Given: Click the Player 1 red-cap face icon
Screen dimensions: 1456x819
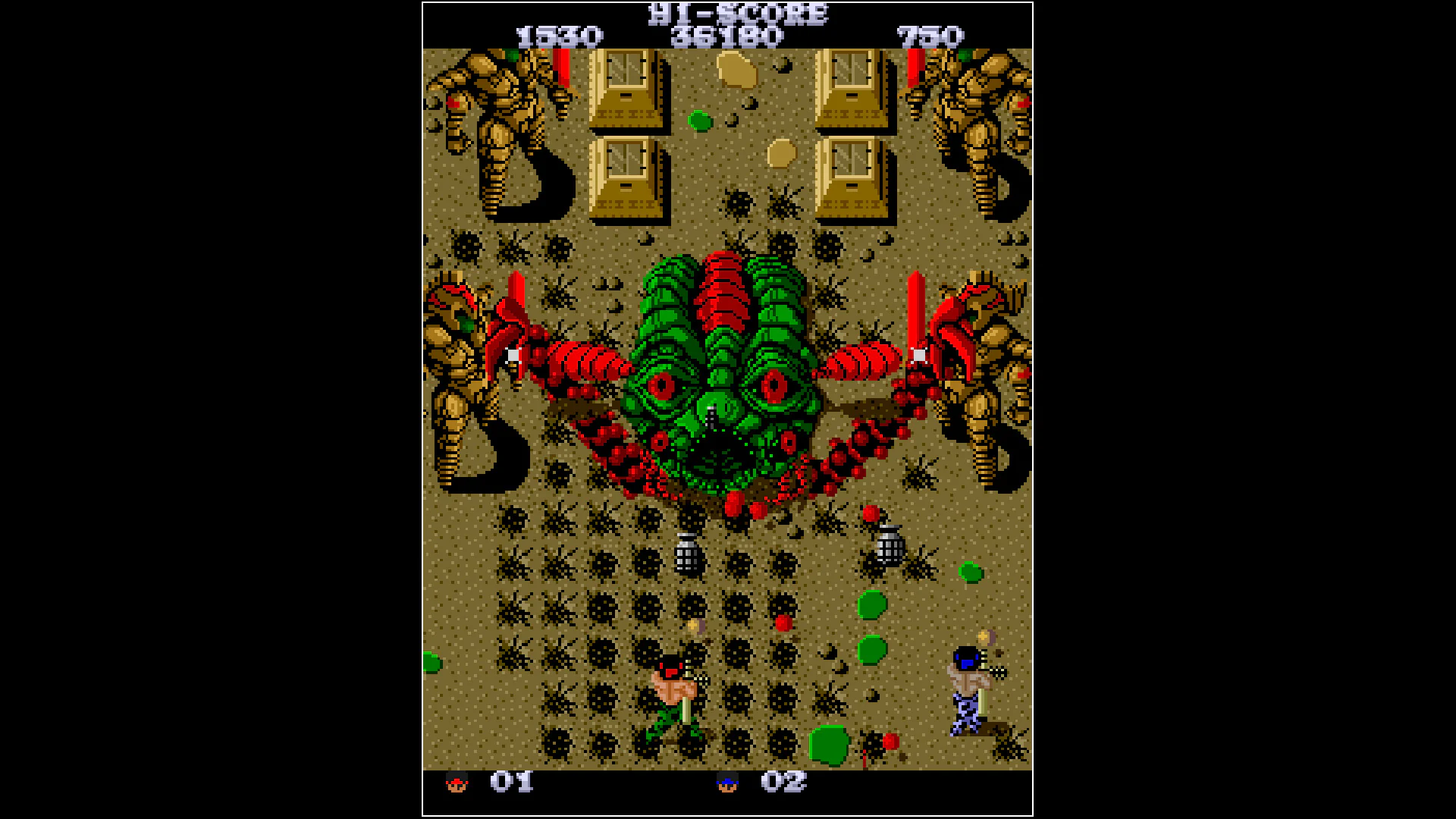Looking at the screenshot, I should pos(458,783).
